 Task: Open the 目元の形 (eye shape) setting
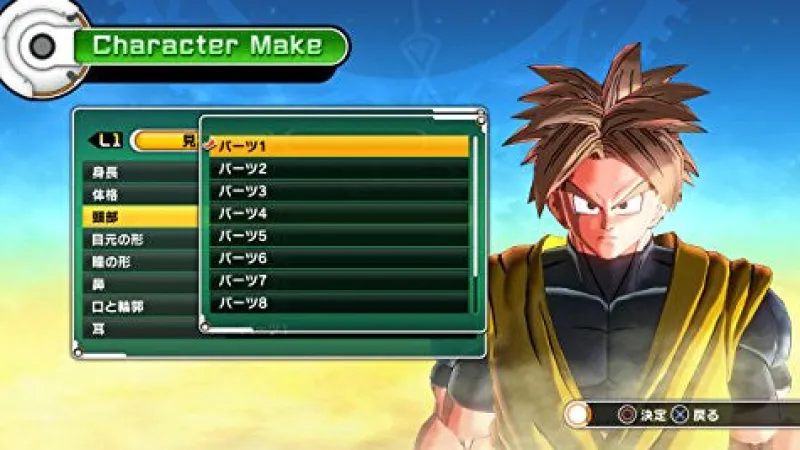[x=140, y=239]
